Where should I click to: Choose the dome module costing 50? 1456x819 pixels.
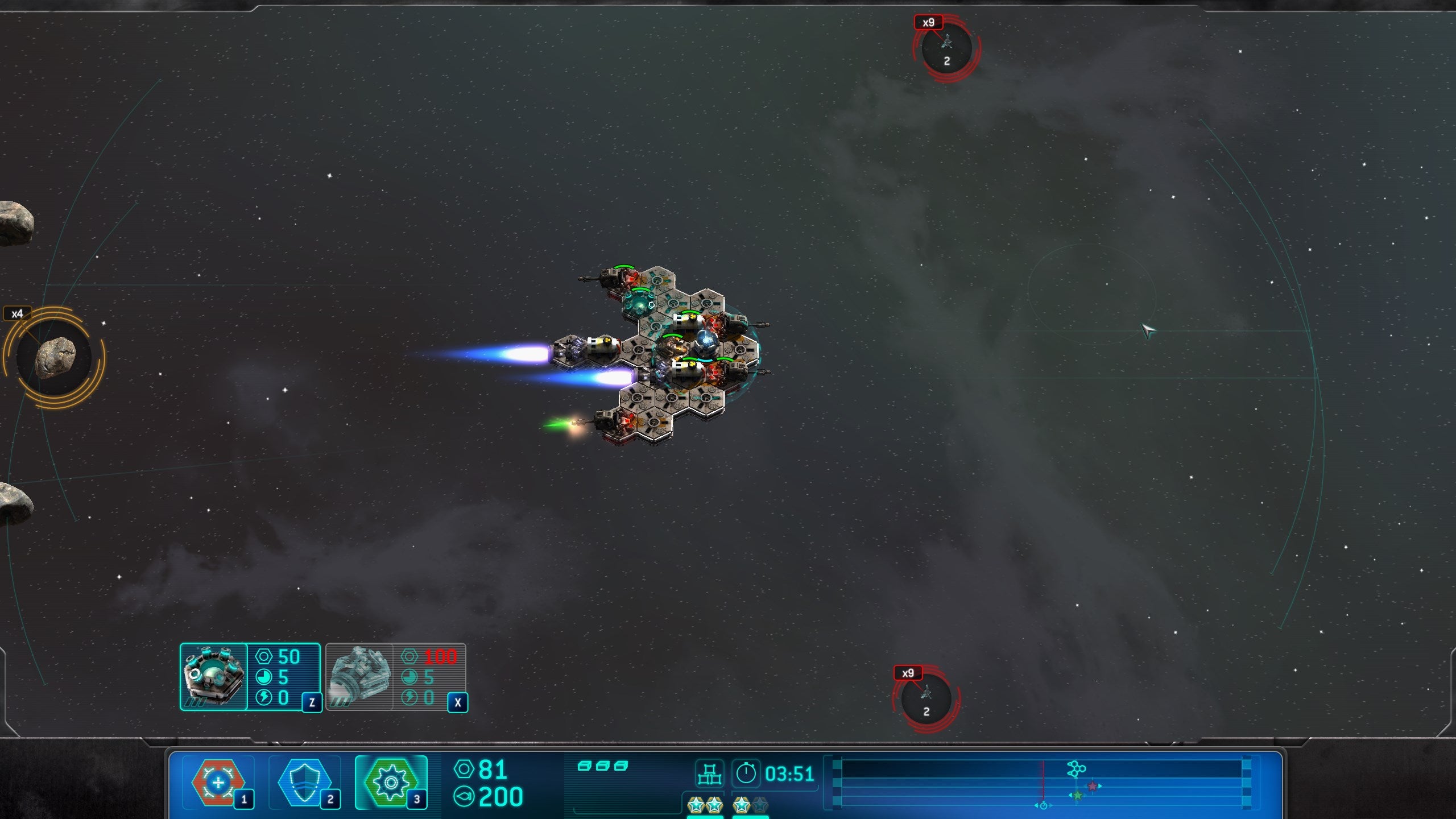(x=250, y=677)
